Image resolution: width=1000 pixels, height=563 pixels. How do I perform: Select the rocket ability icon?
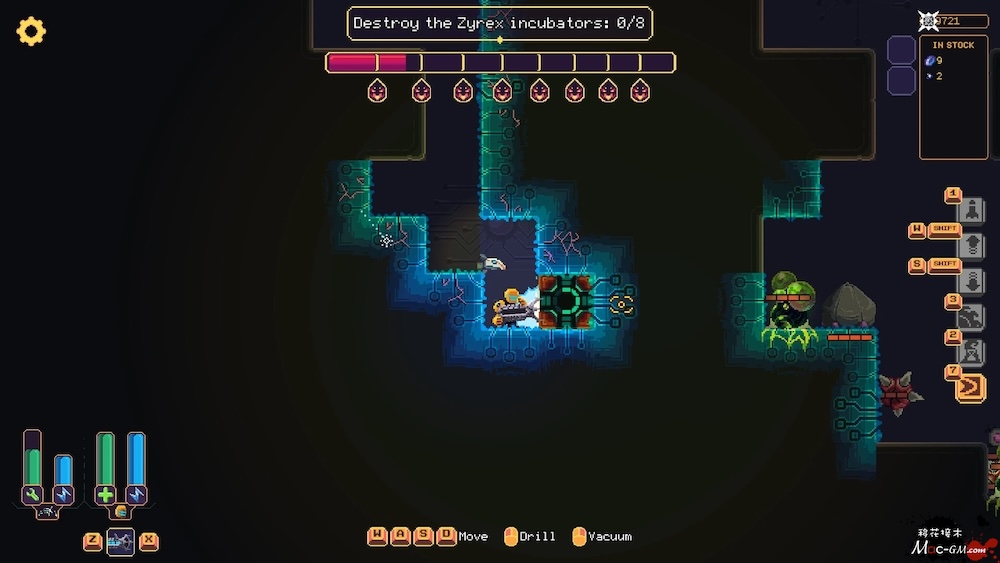[x=971, y=210]
